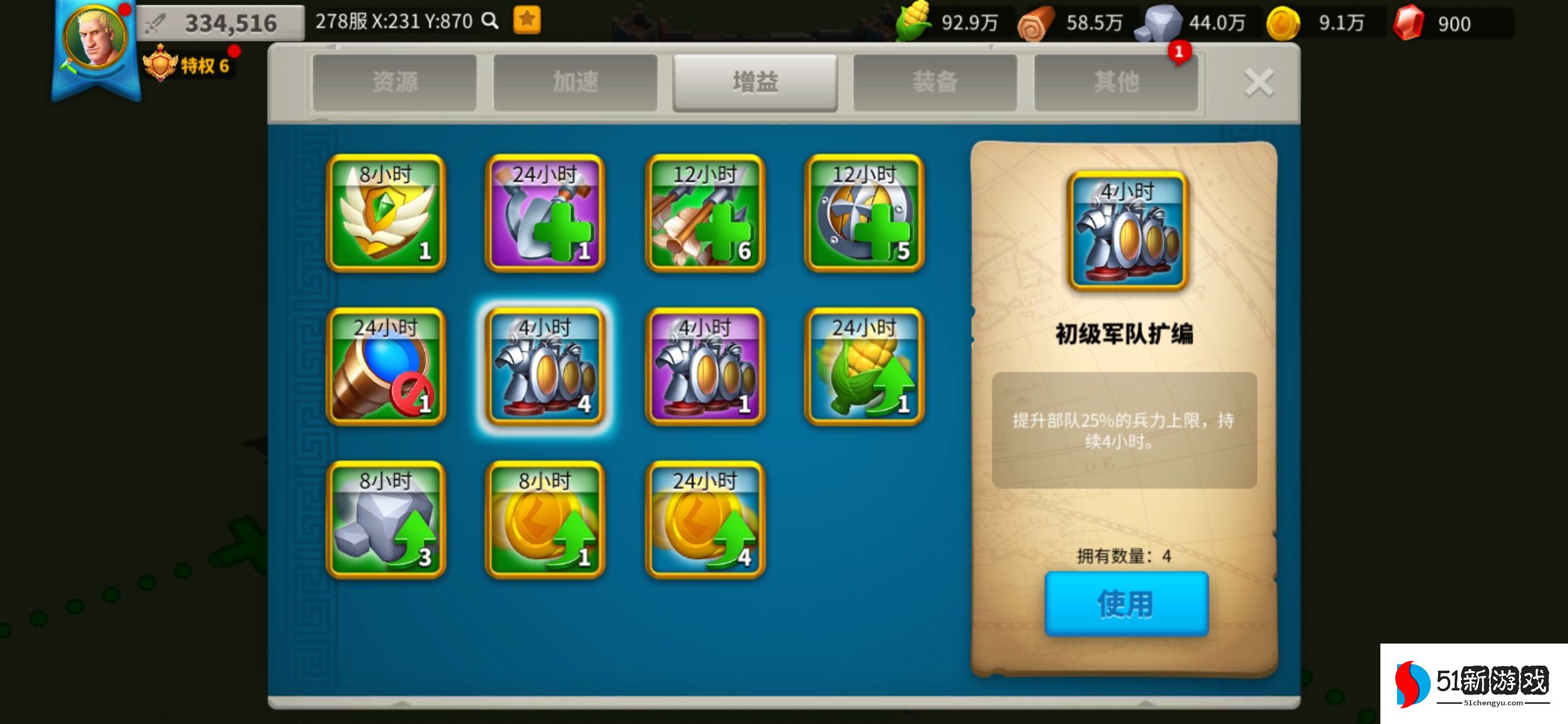Viewport: 1568px width, 724px height.
Task: Select the 8-hour gold production boost
Action: 544,522
